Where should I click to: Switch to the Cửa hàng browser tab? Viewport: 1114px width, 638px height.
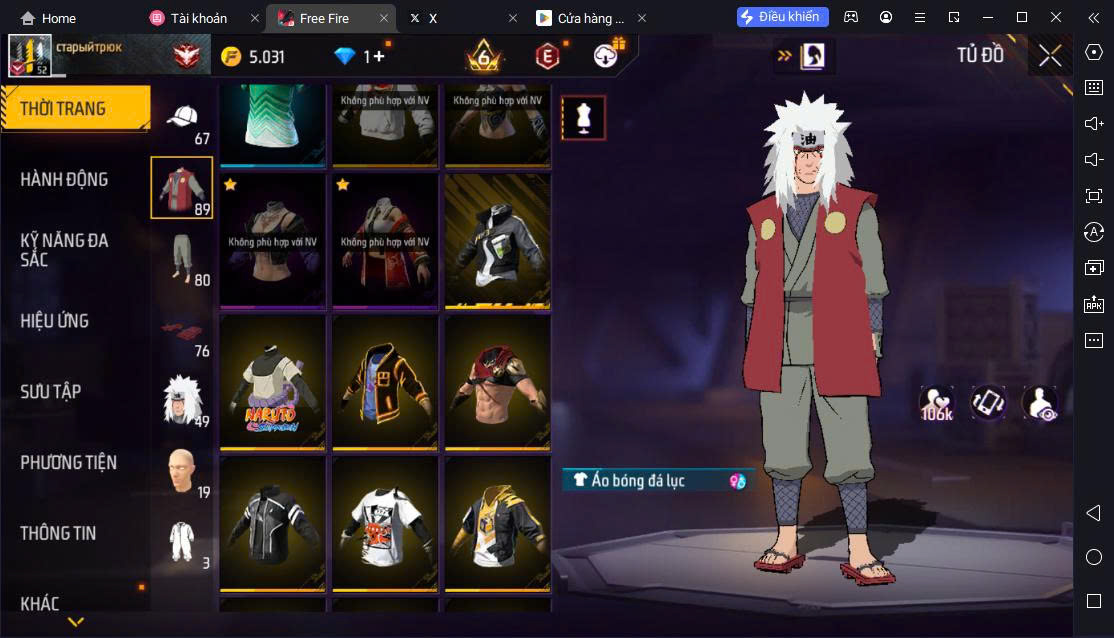click(590, 18)
